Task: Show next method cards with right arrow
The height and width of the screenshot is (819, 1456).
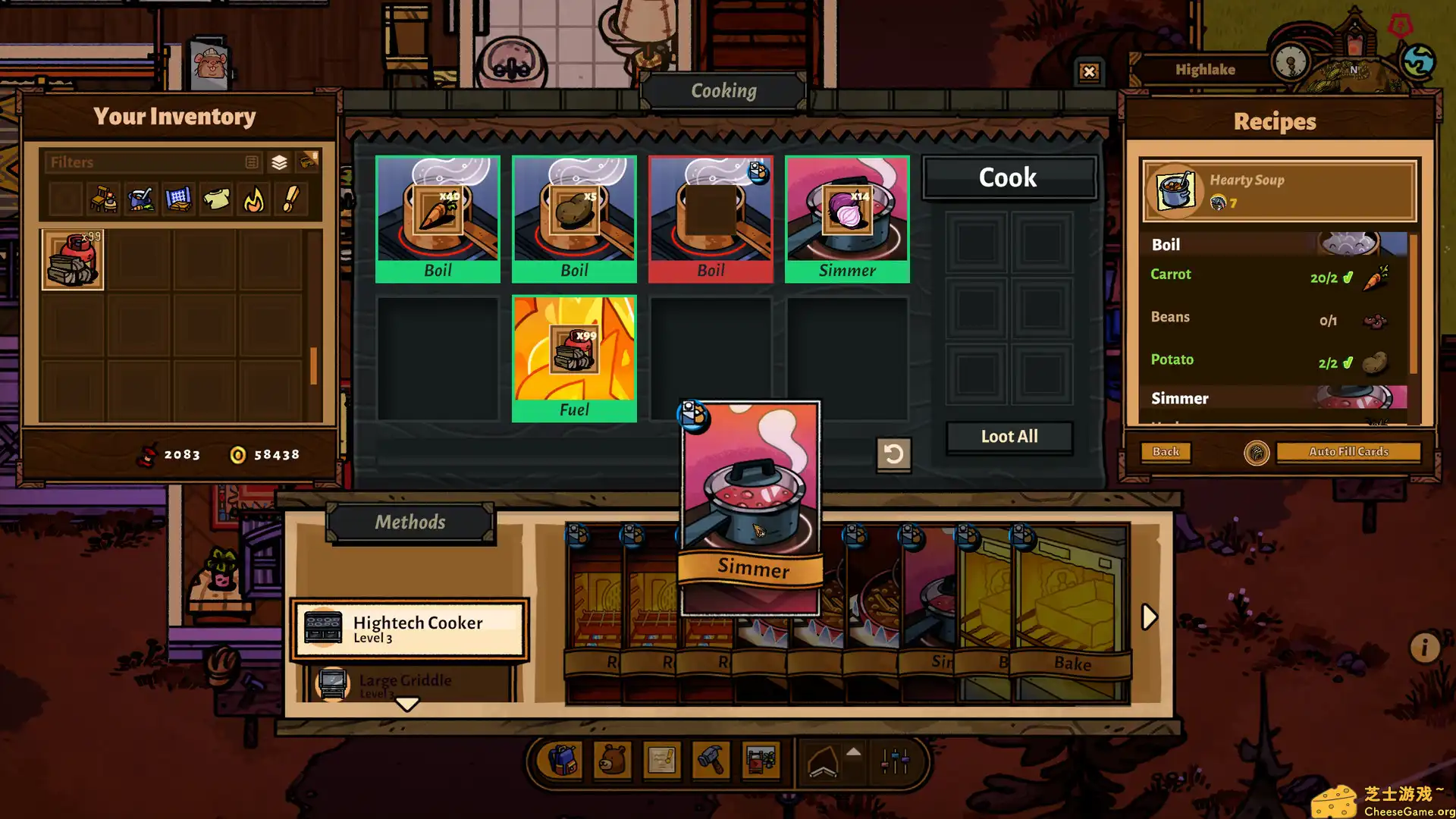Action: (x=1149, y=617)
